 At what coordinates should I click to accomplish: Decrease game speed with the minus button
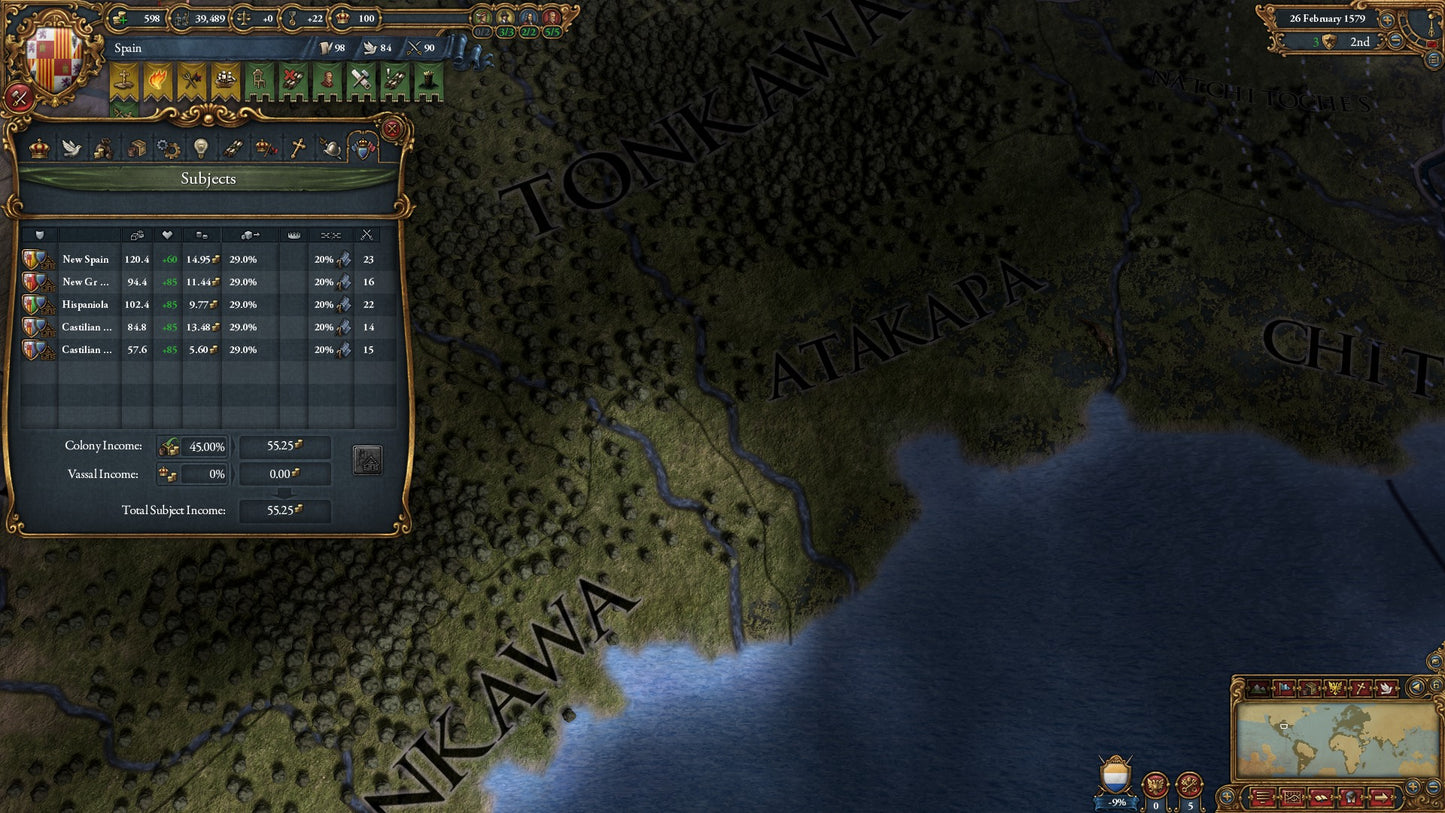pyautogui.click(x=1395, y=41)
